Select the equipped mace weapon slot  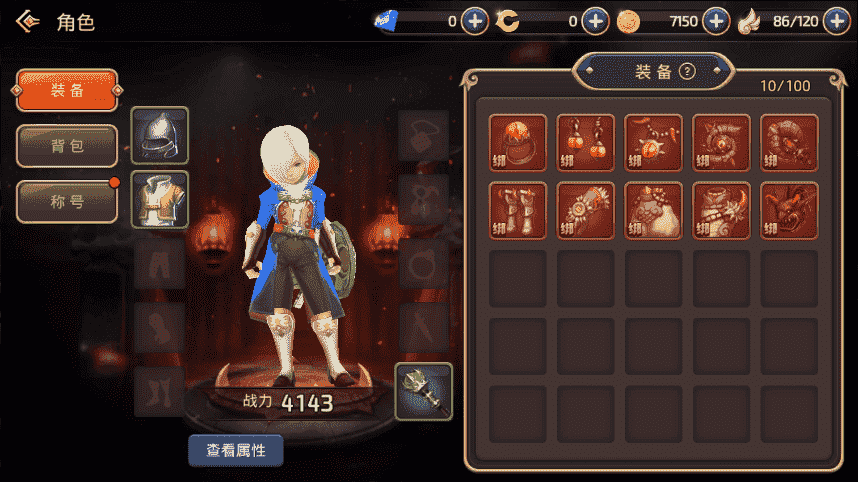424,391
